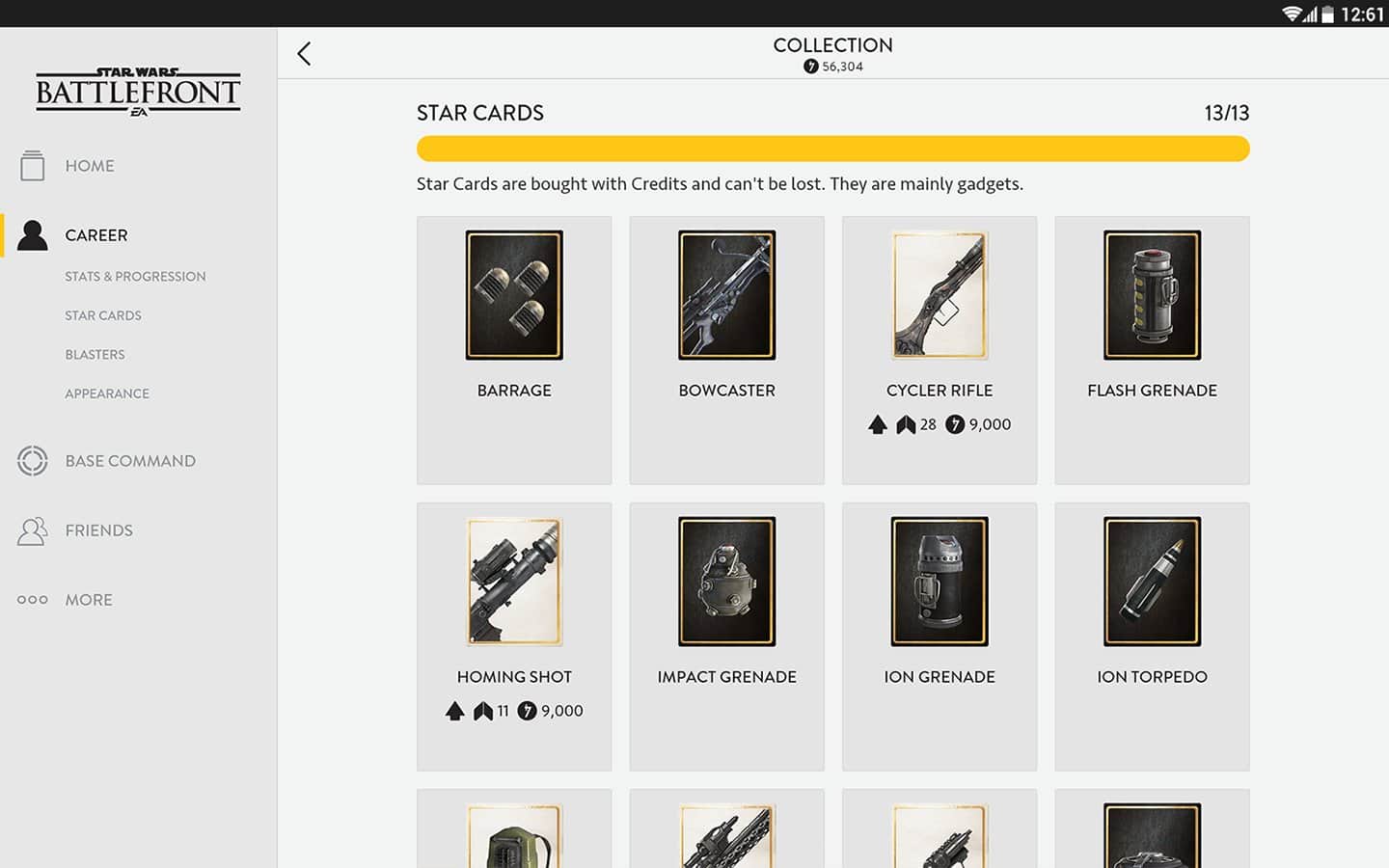1389x868 pixels.
Task: Open the Blasters submenu
Action: tap(95, 355)
